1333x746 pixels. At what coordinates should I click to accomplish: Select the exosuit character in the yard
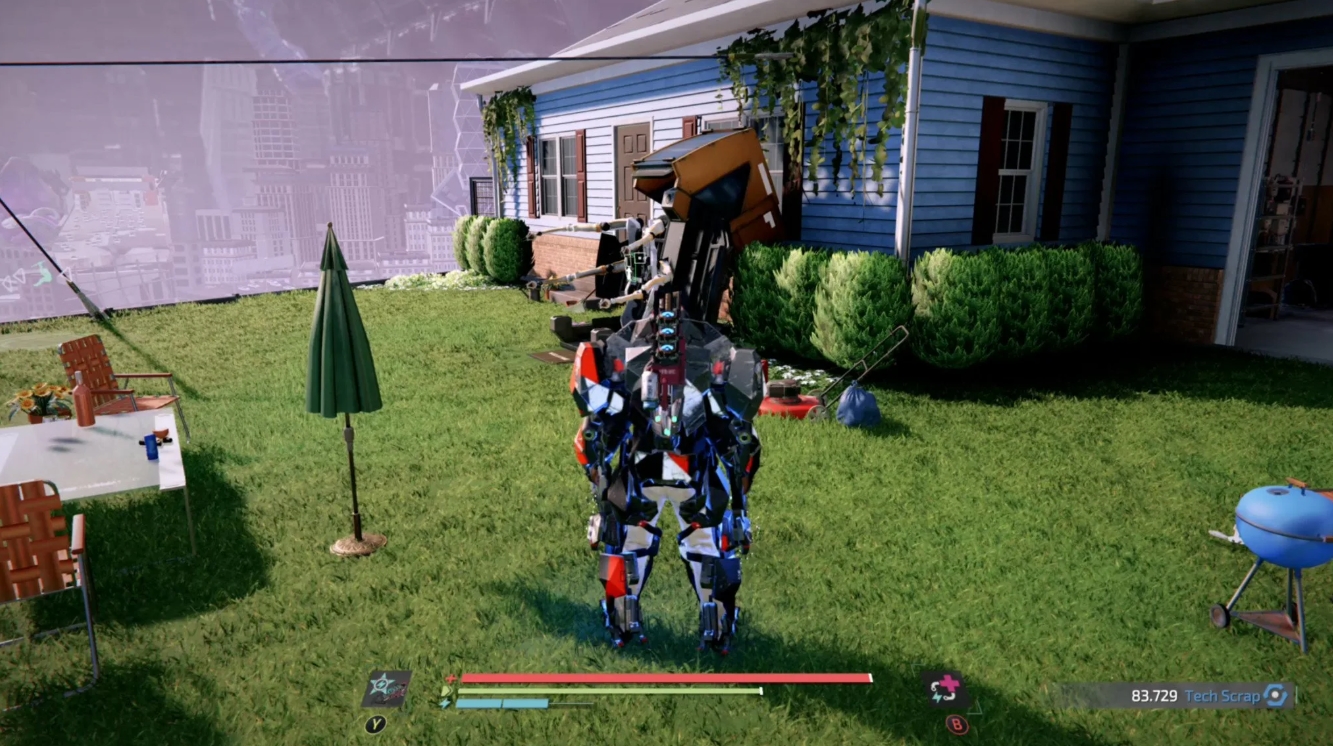click(665, 470)
